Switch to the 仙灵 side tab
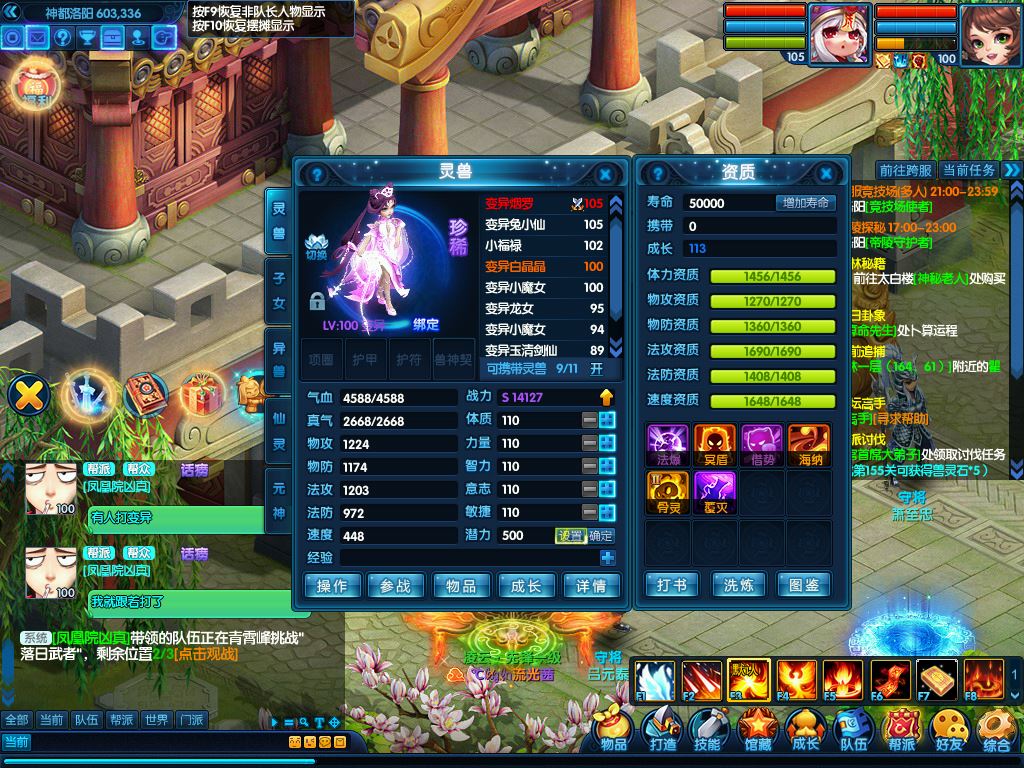Viewport: 1024px width, 768px height. point(279,429)
